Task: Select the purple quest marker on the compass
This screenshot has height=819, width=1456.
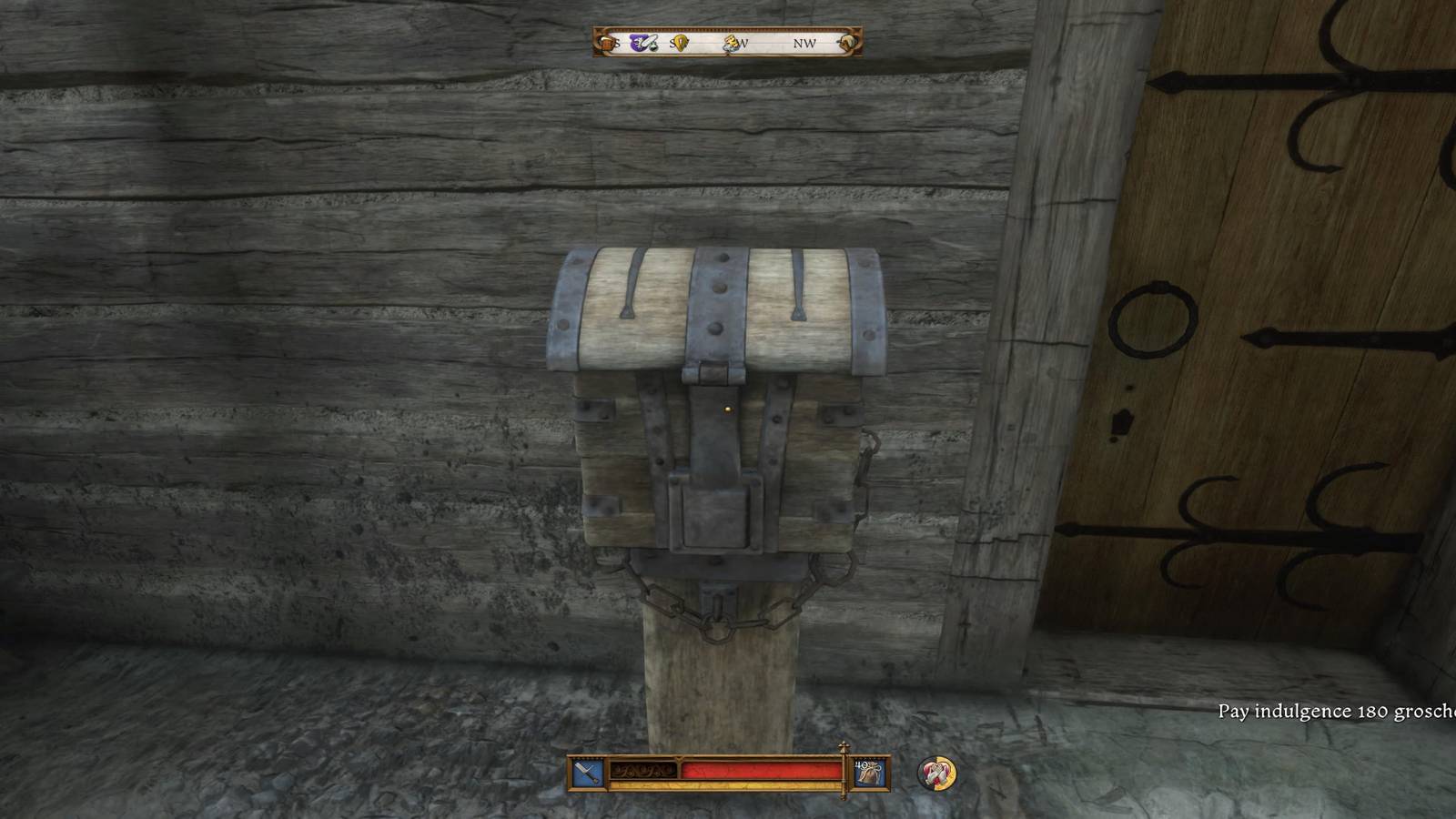Action: coord(637,42)
